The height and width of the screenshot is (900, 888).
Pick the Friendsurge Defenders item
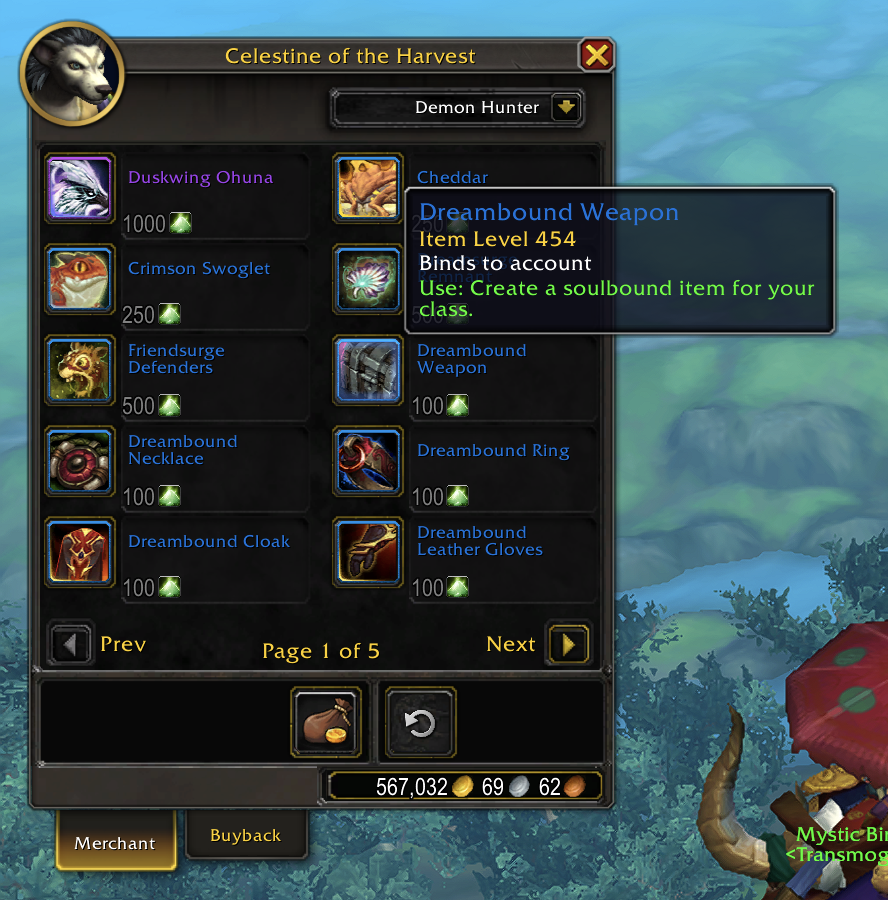click(x=80, y=370)
